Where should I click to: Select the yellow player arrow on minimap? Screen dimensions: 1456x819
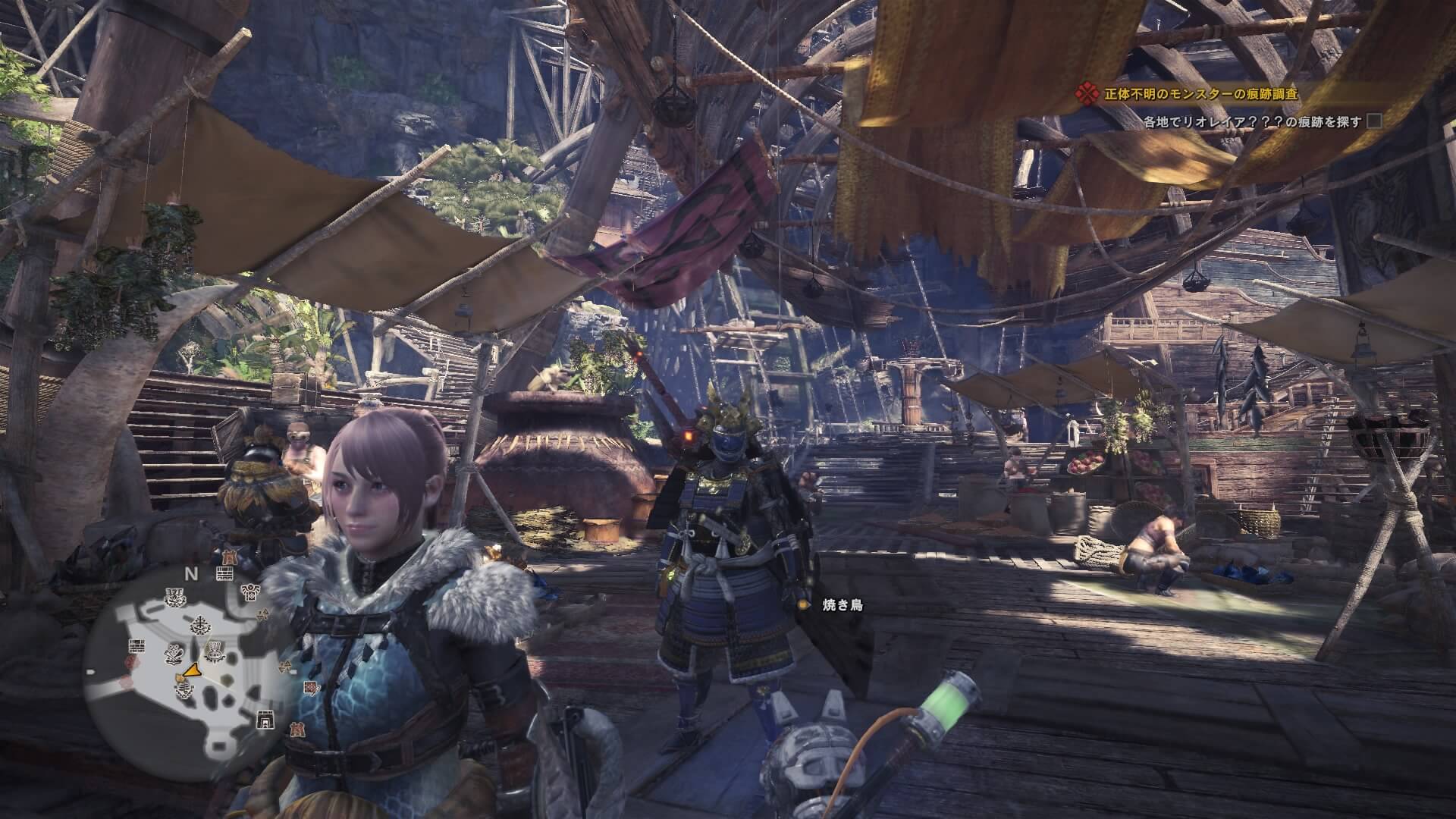pyautogui.click(x=192, y=671)
